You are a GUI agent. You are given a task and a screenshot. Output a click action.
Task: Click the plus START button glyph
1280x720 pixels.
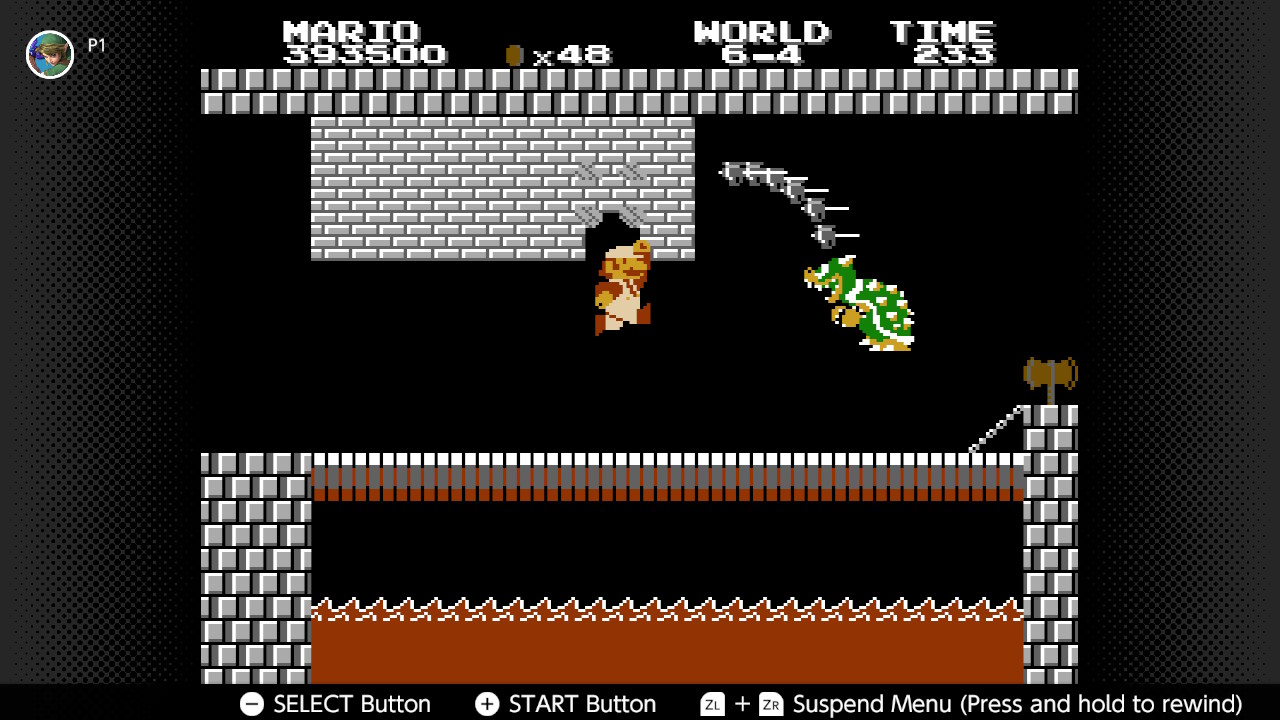(487, 704)
